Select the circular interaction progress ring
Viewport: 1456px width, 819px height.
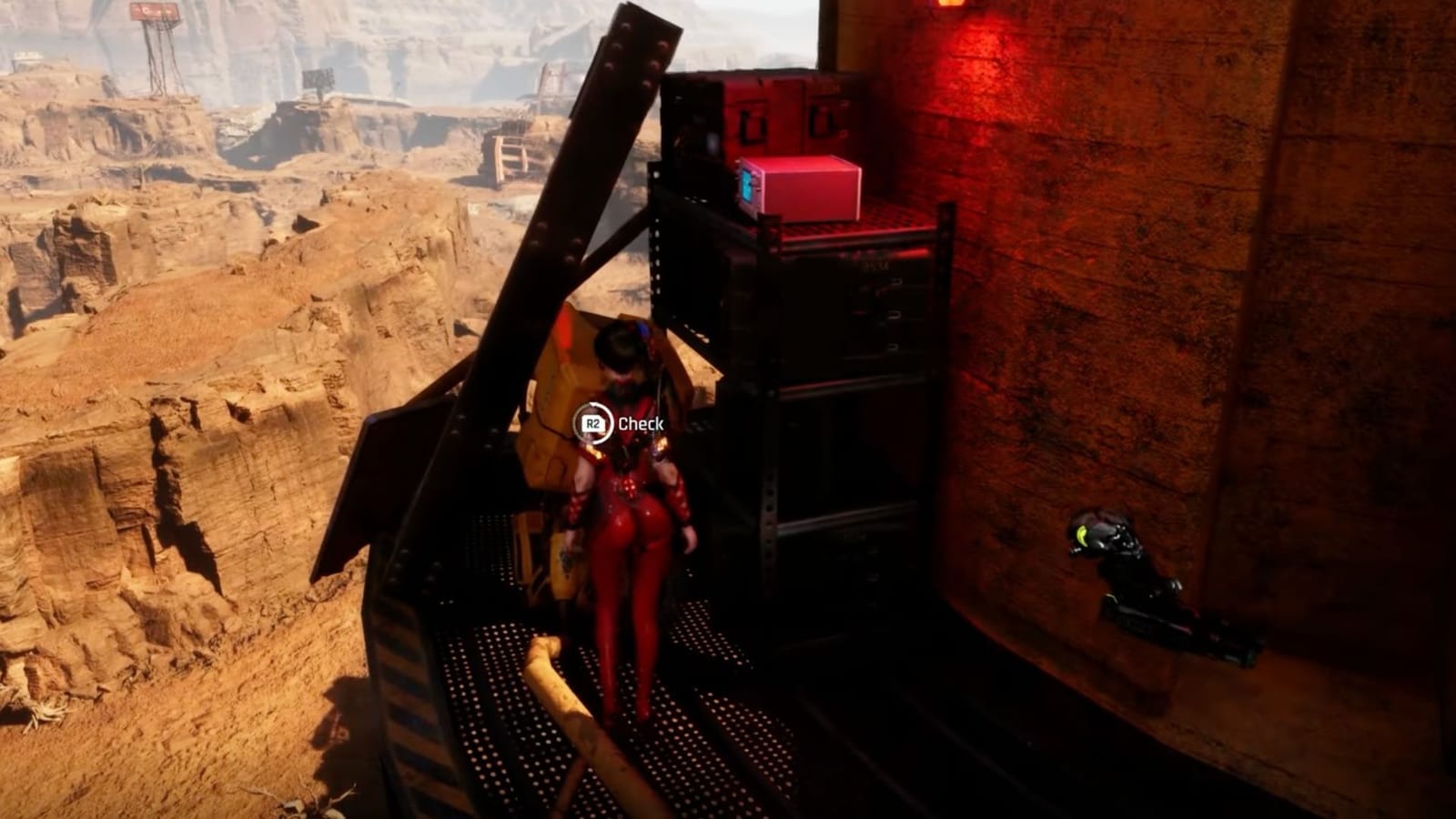[x=592, y=421]
